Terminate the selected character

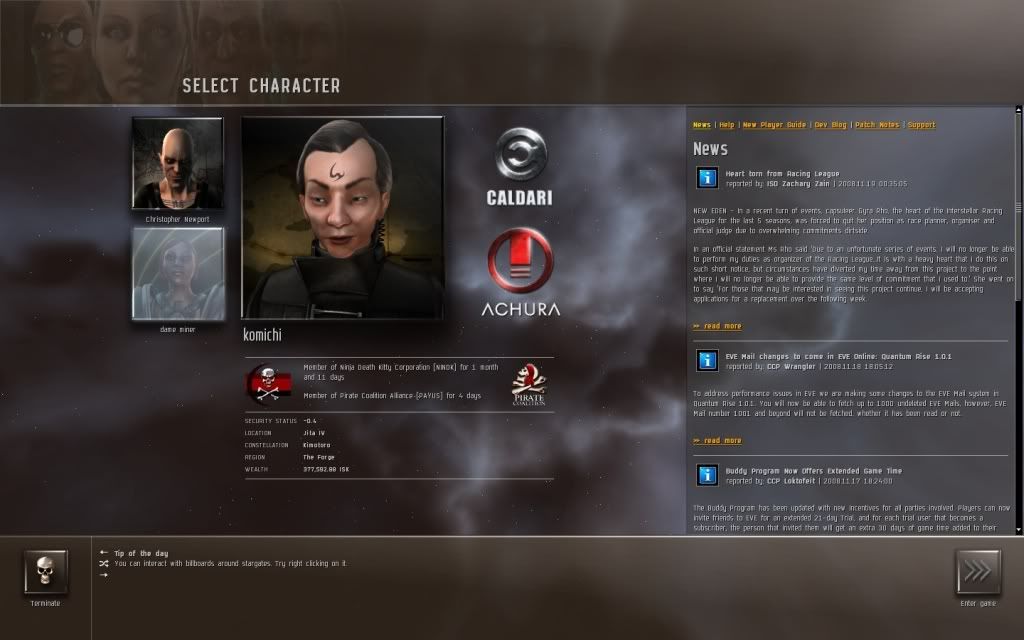45,573
